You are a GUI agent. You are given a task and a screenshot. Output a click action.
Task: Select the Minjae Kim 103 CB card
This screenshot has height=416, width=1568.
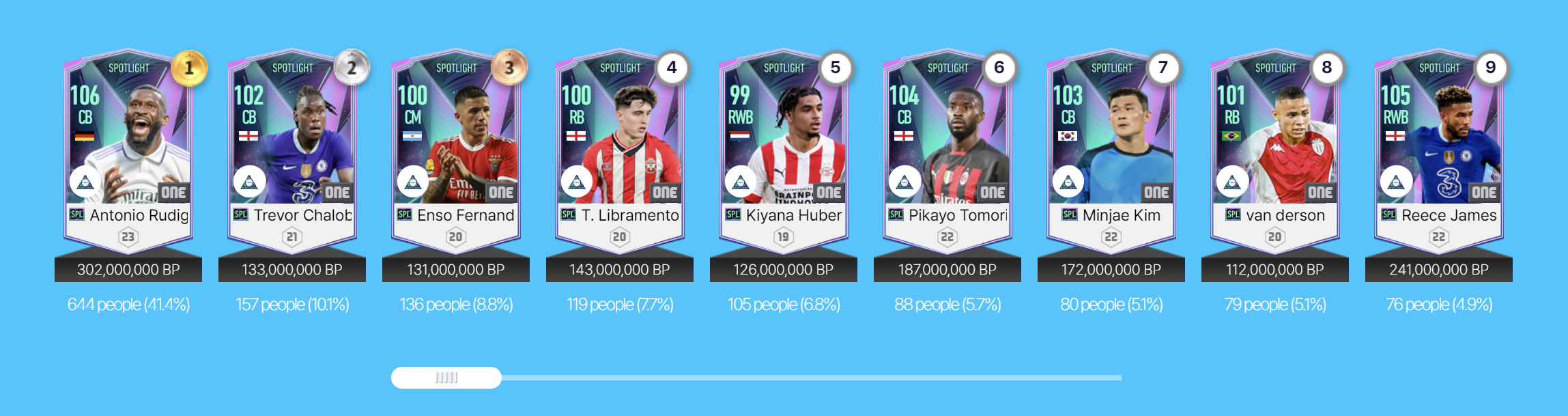(1111, 152)
